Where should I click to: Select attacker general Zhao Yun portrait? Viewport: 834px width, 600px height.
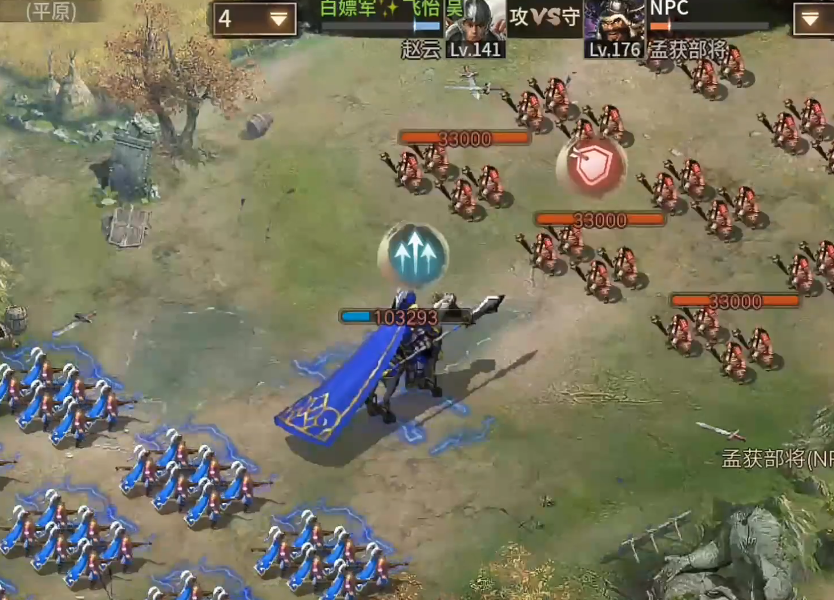click(476, 20)
